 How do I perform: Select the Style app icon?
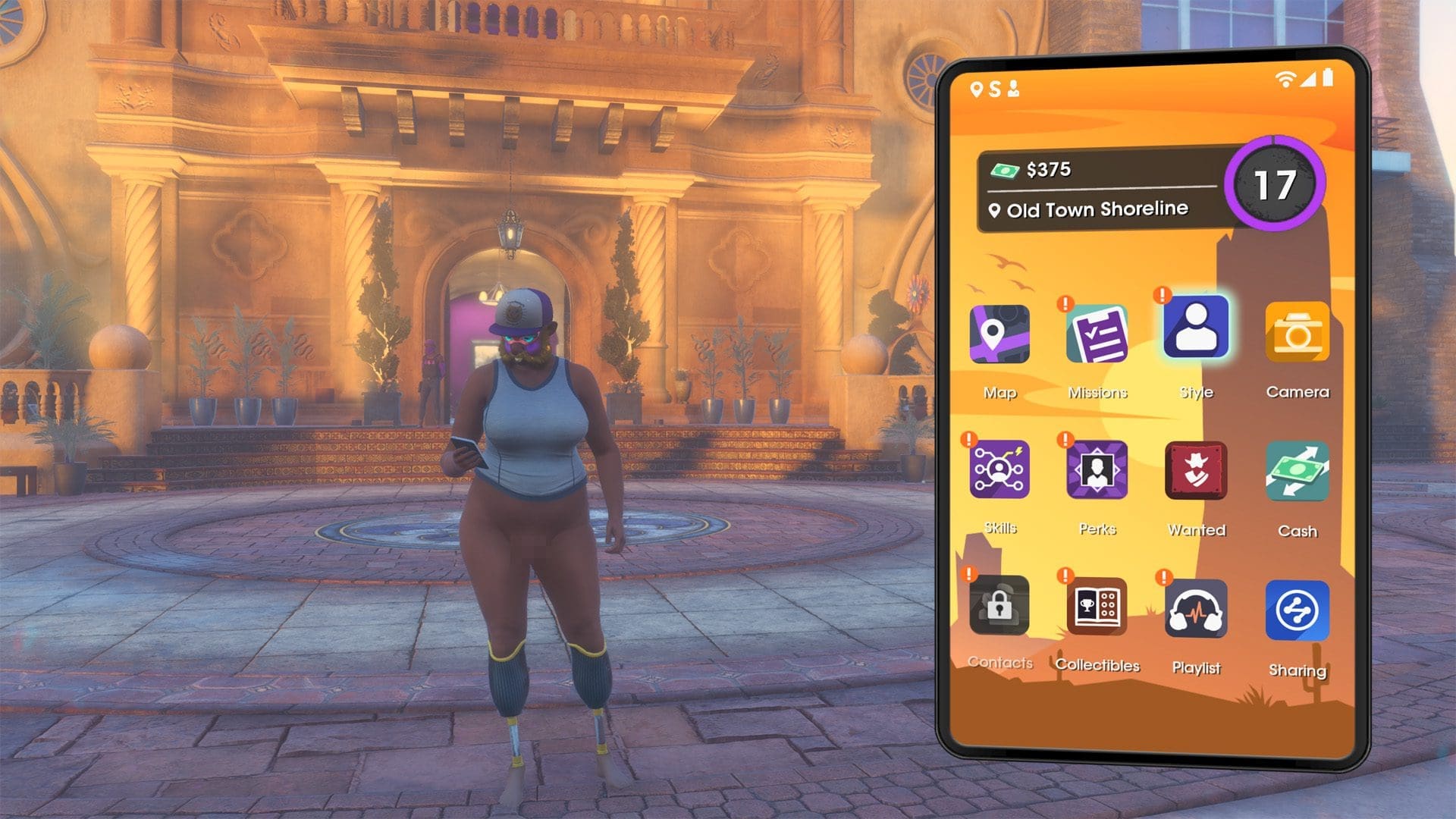(x=1196, y=328)
